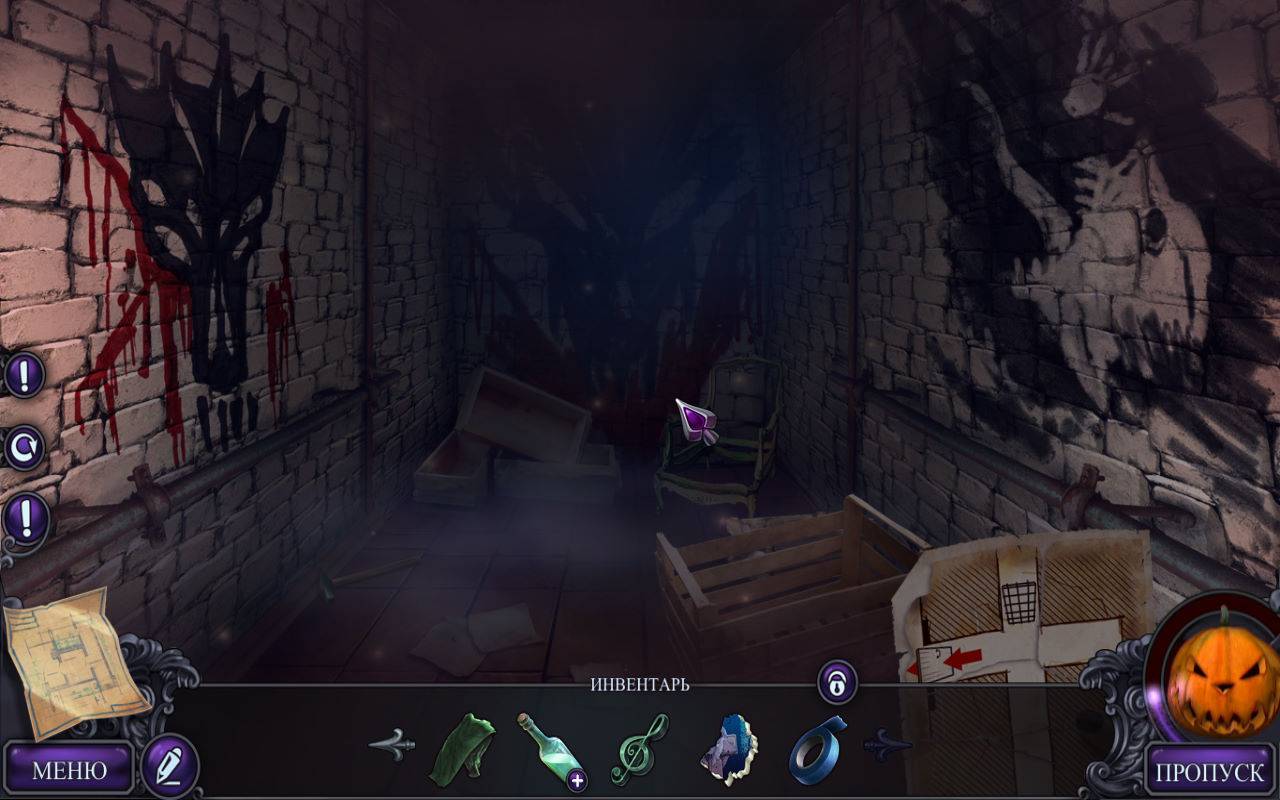Select the blue tape roll item

click(817, 748)
